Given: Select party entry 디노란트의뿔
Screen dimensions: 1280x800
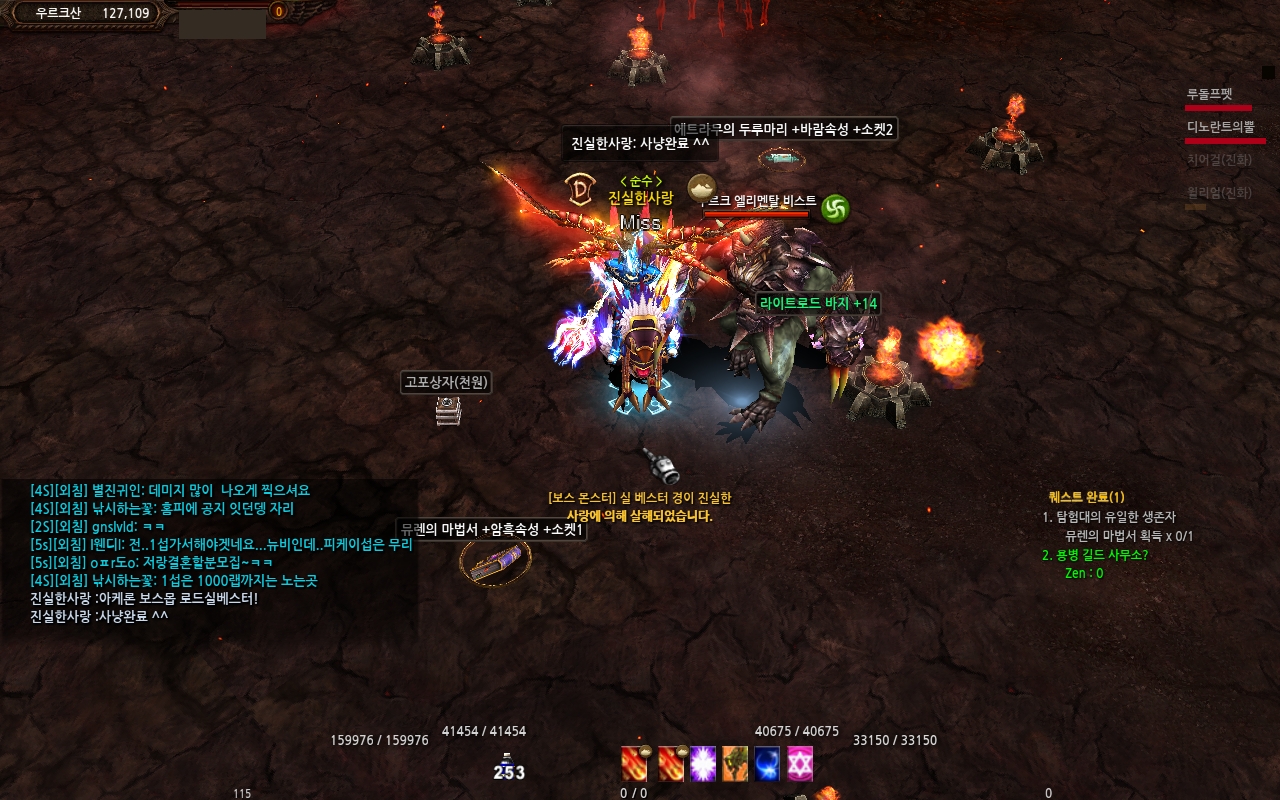Looking at the screenshot, I should (1219, 127).
